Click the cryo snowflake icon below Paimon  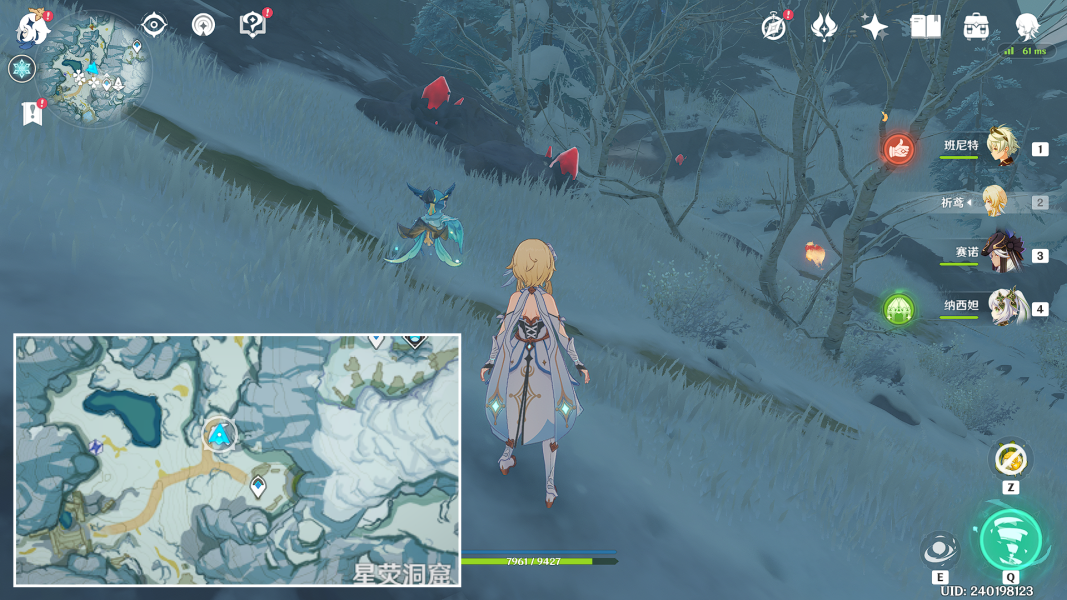tap(22, 69)
